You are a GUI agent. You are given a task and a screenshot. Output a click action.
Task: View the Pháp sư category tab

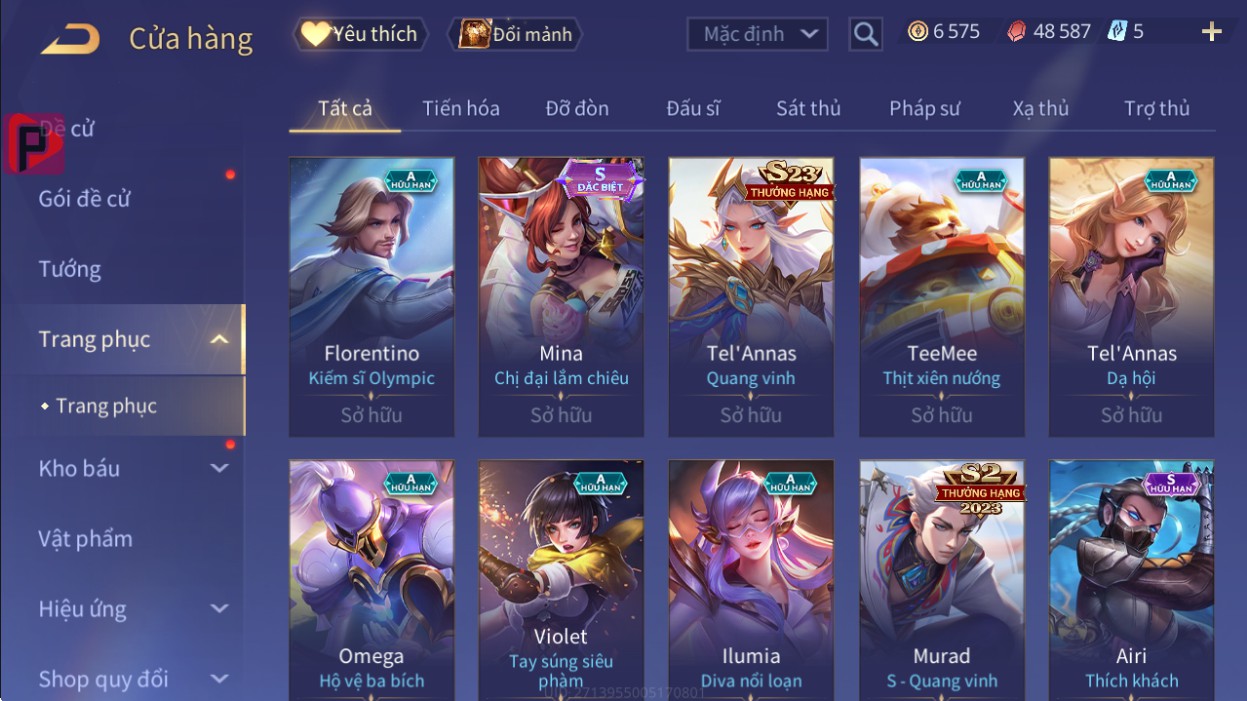coord(924,108)
